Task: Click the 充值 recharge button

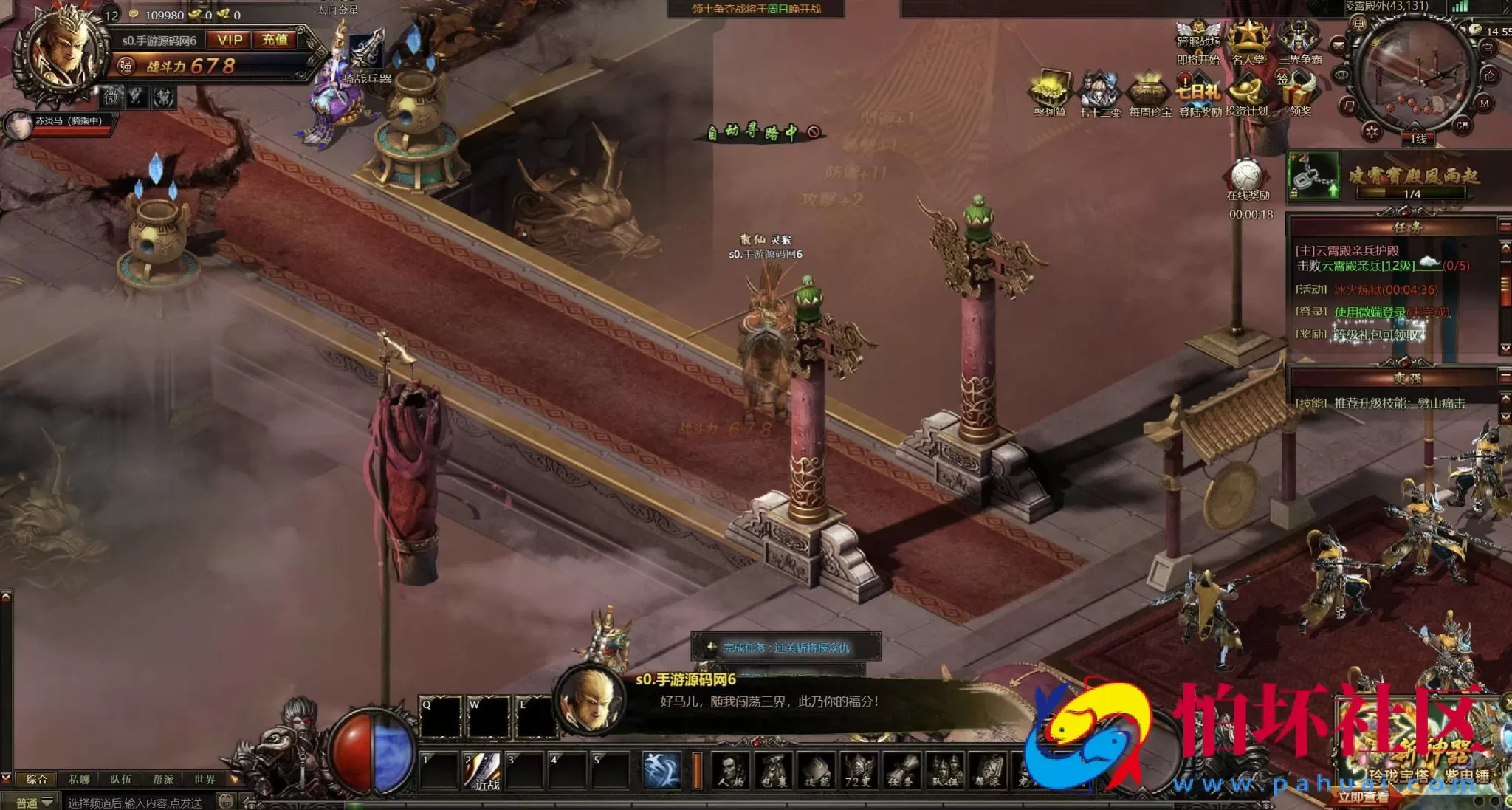Action: click(x=275, y=40)
